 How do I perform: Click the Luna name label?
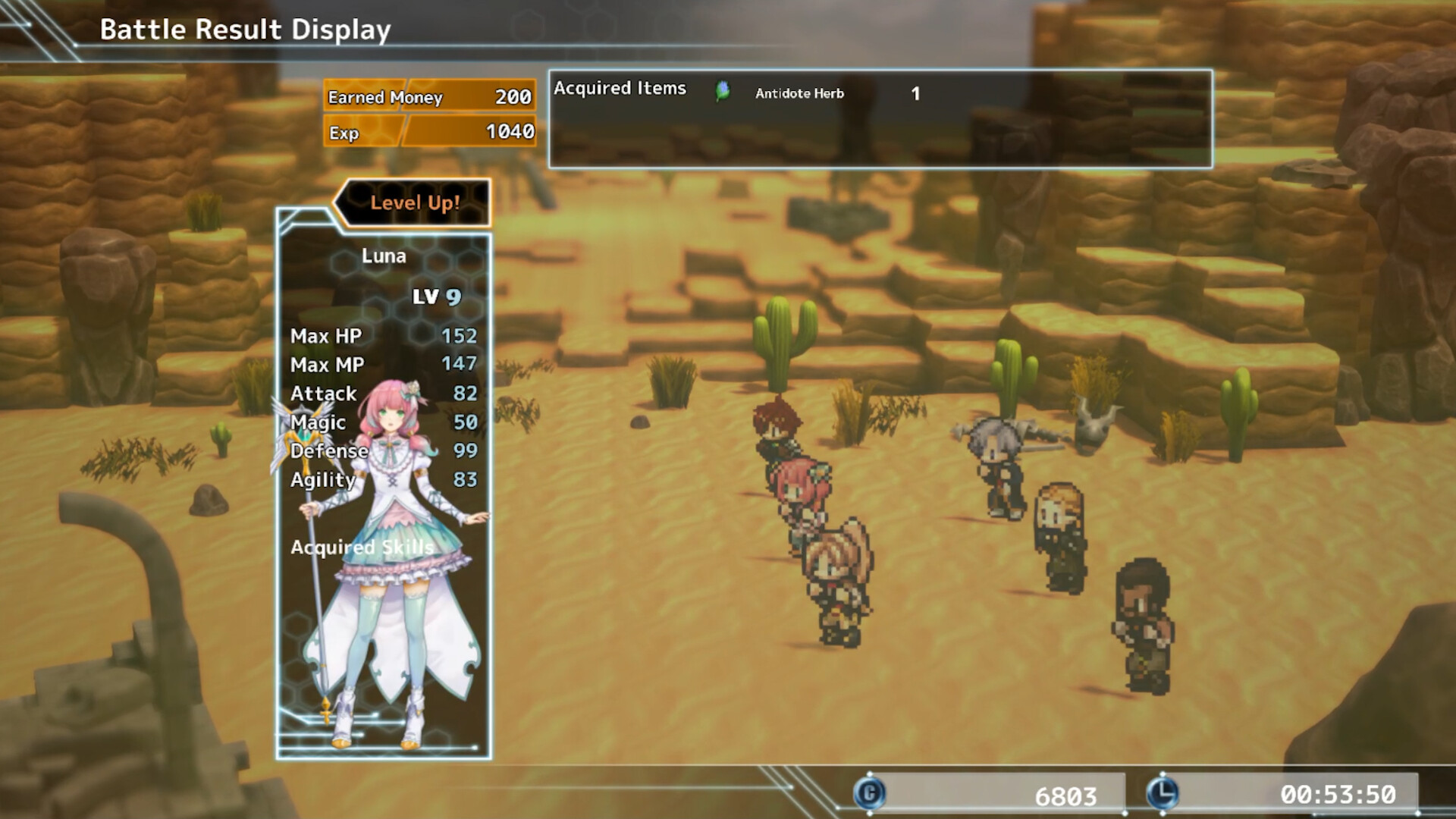(383, 256)
